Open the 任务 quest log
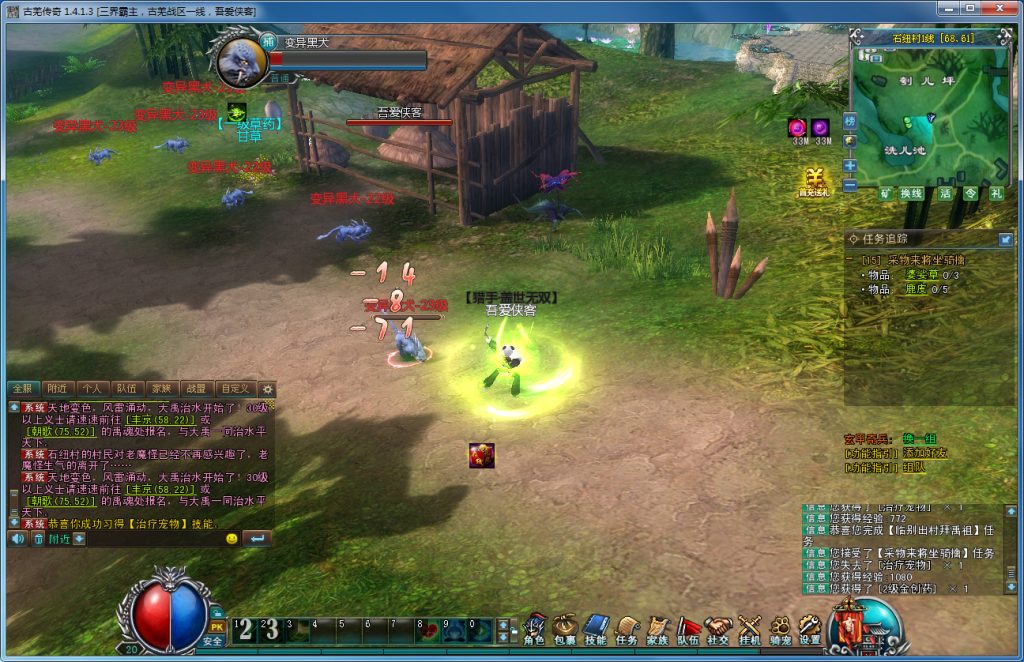This screenshot has height=662, width=1024. [626, 628]
